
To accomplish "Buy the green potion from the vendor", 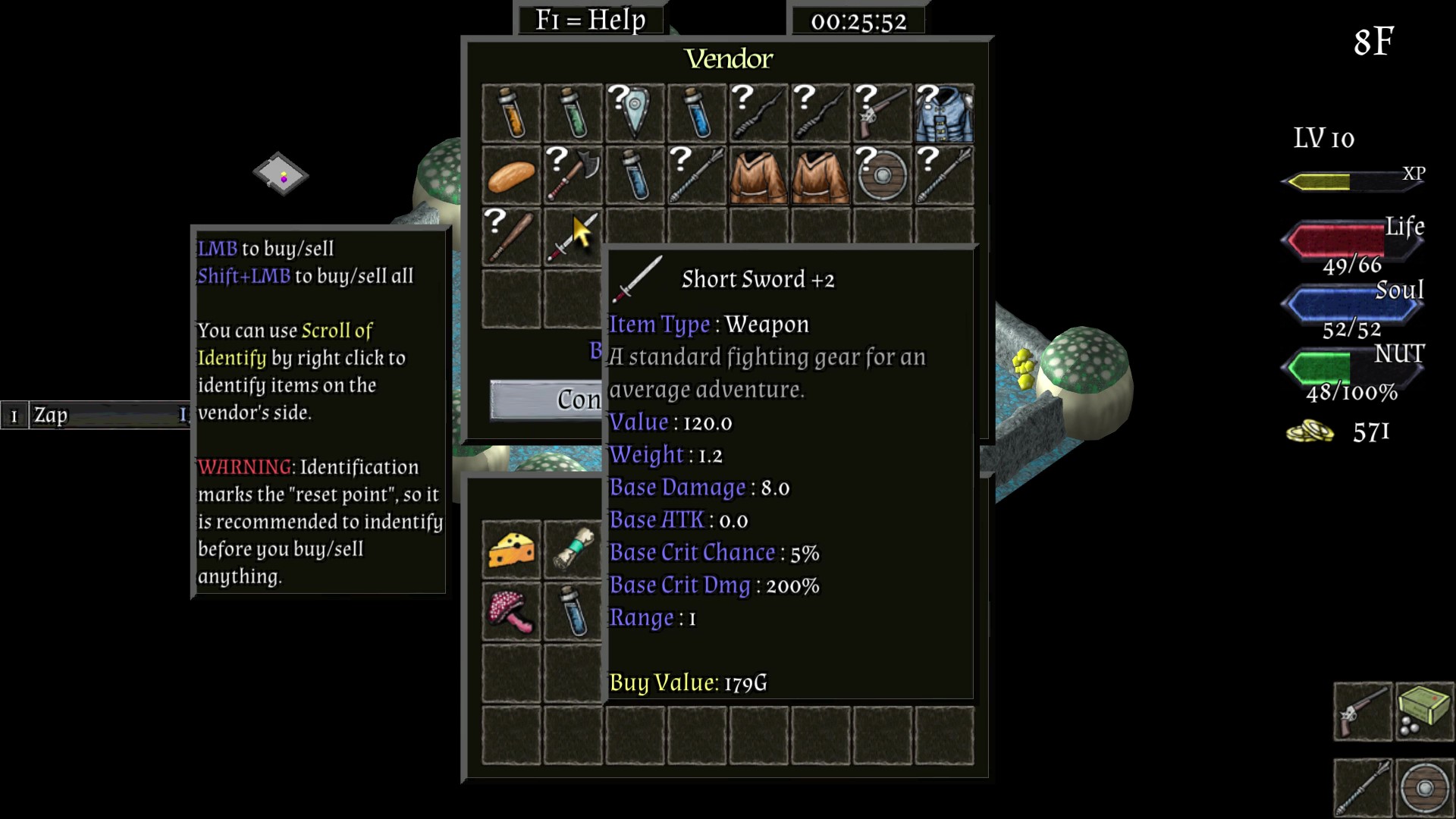I will [573, 114].
